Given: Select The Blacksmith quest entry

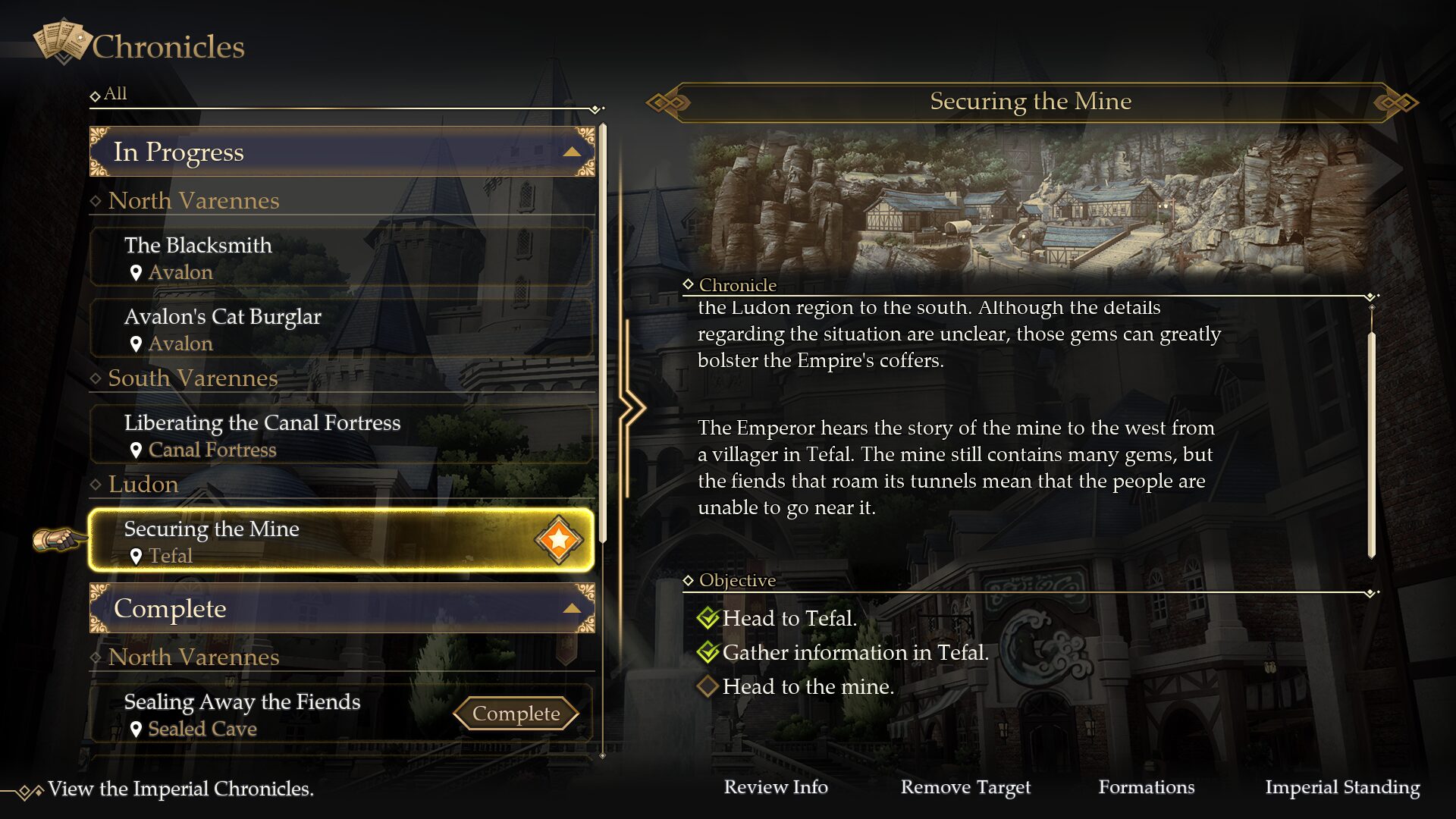Looking at the screenshot, I should pos(341,258).
